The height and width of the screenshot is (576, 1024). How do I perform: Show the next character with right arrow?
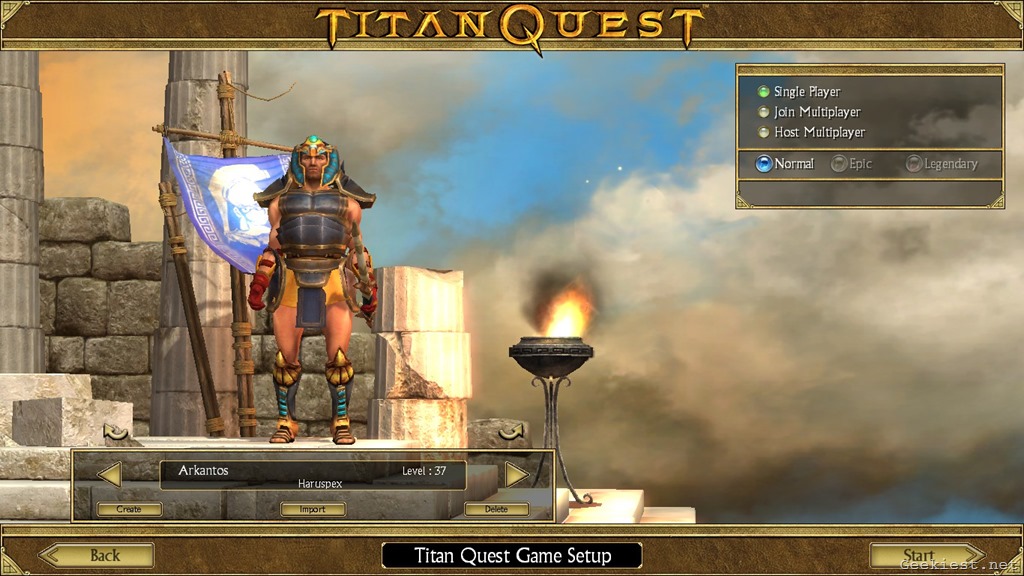point(516,474)
